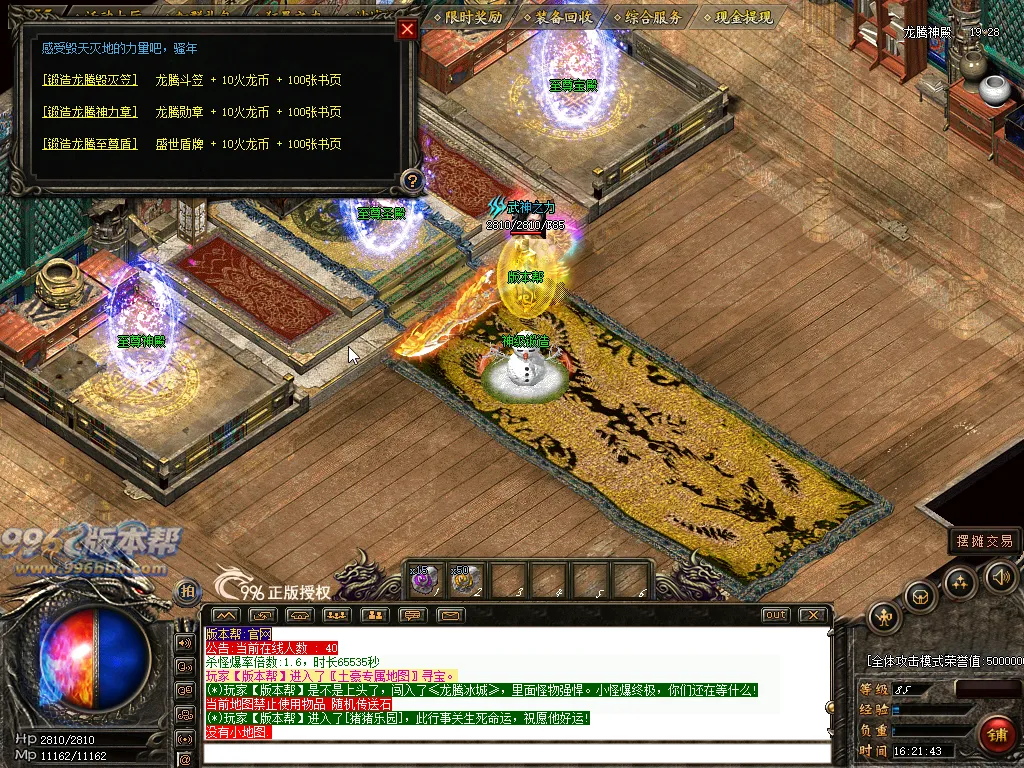The height and width of the screenshot is (768, 1024).
Task: Close the chat window with the X button
Action: click(814, 615)
